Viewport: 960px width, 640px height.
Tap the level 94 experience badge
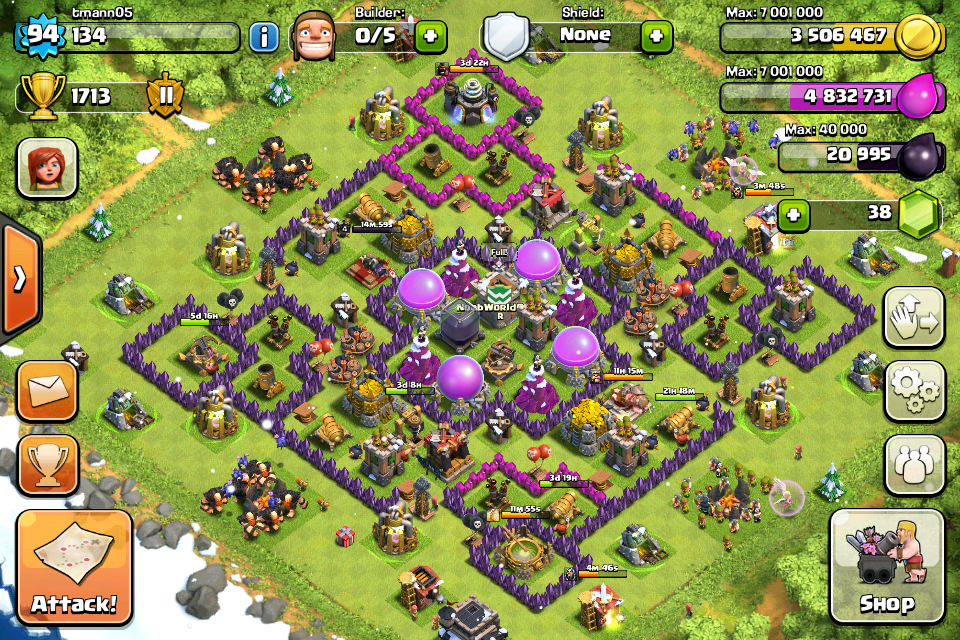(40, 37)
